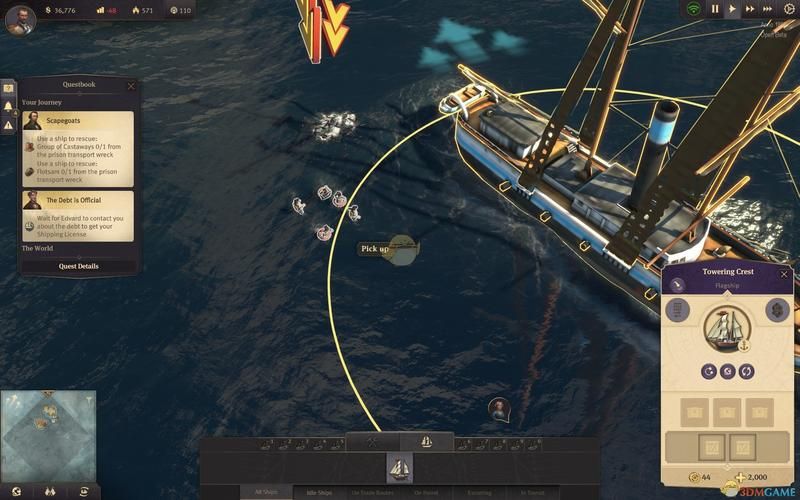Open the gear-shaped game menu button
The image size is (800, 500).
[788, 9]
